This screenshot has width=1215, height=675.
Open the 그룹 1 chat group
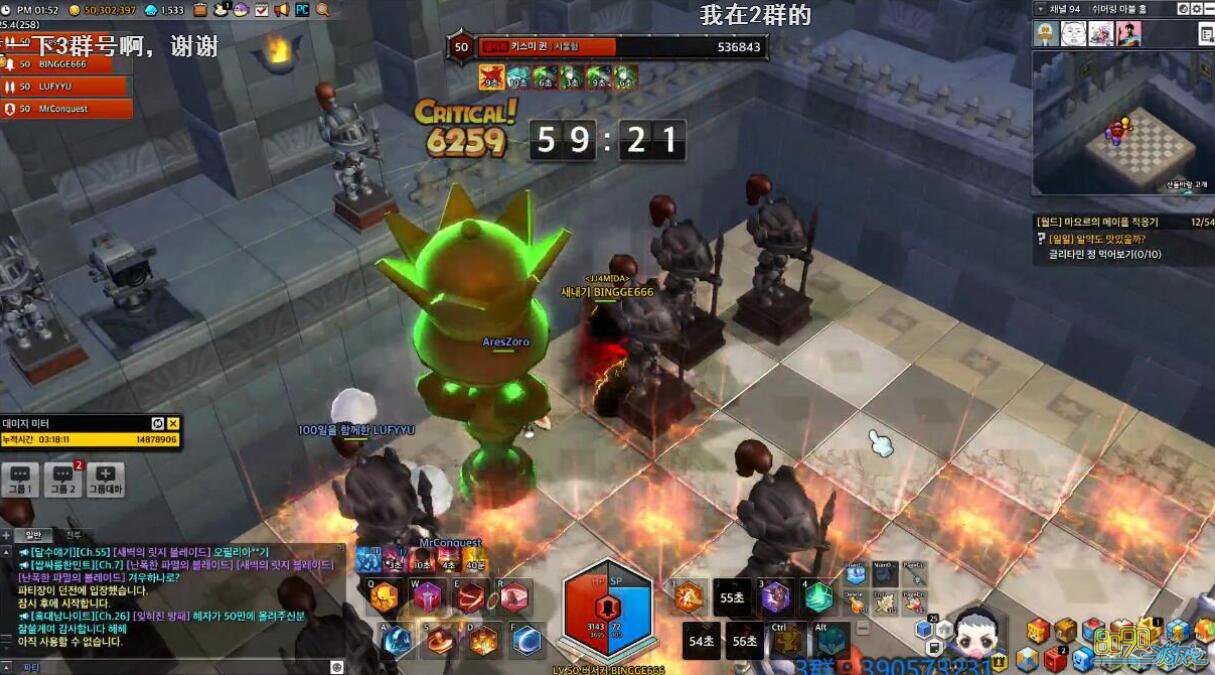[20, 478]
